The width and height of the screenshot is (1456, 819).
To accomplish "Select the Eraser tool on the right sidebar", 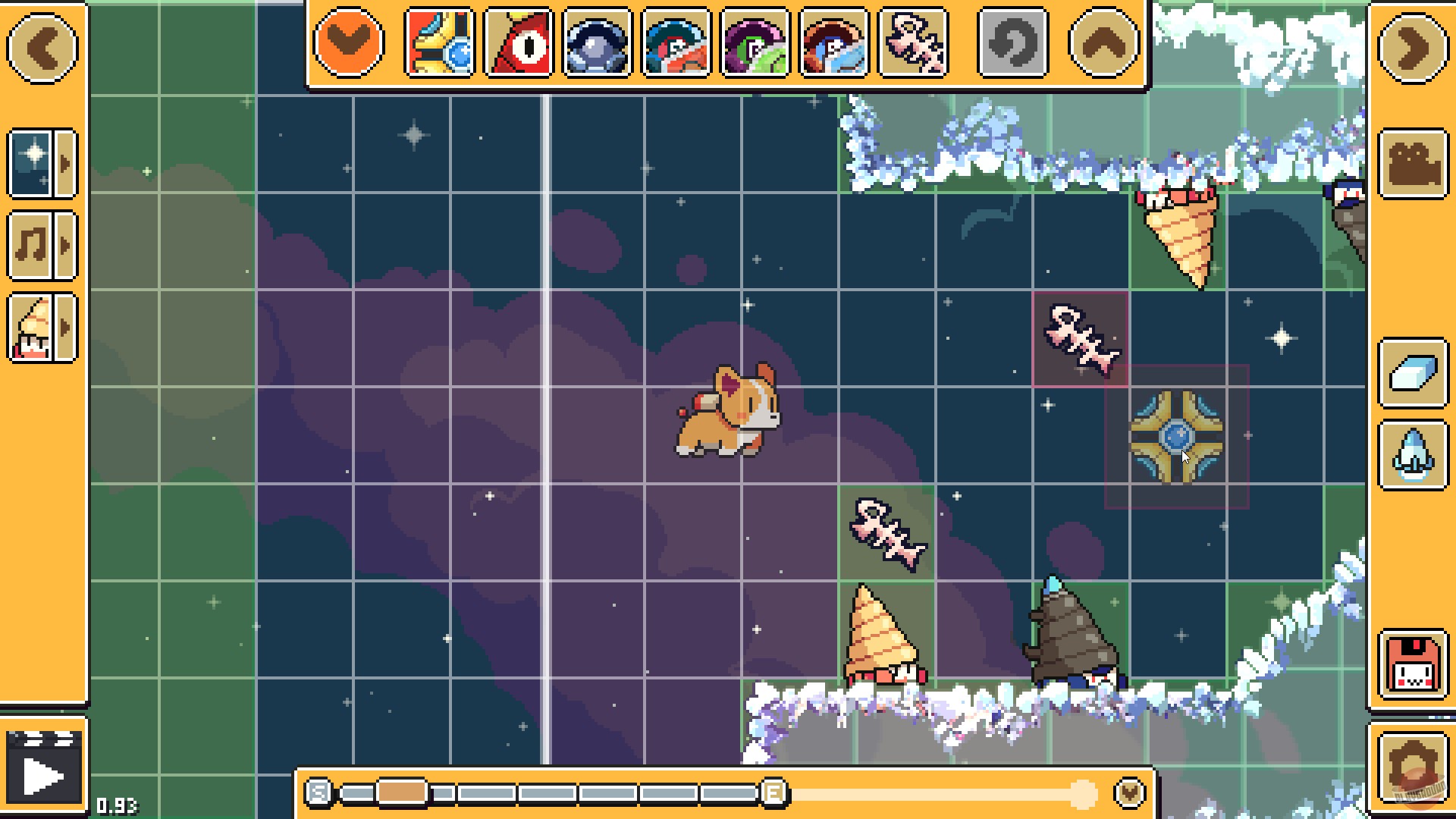I will pyautogui.click(x=1412, y=373).
